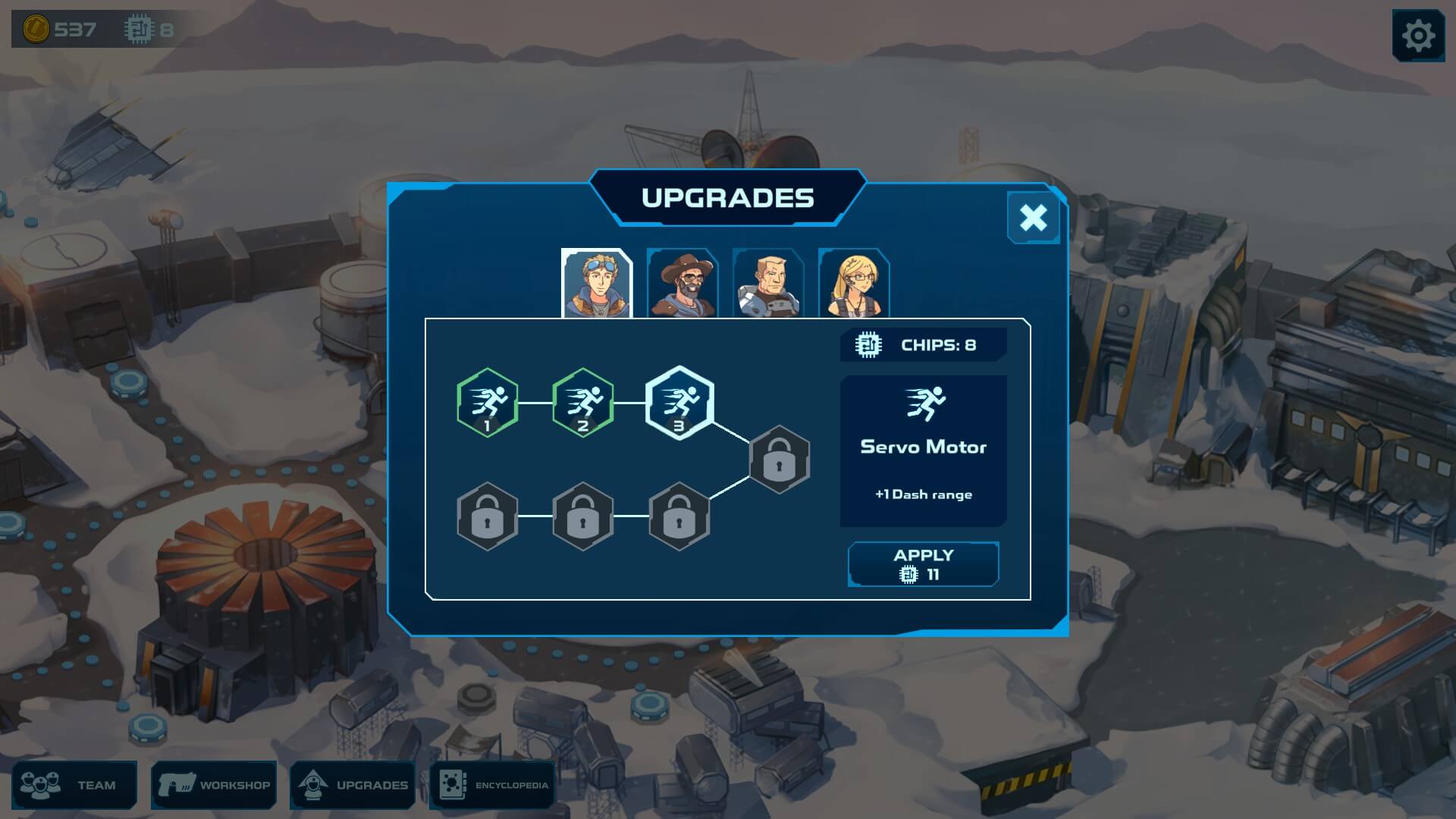Open the Encyclopedia
Screen dimensions: 1456x819
click(x=493, y=785)
